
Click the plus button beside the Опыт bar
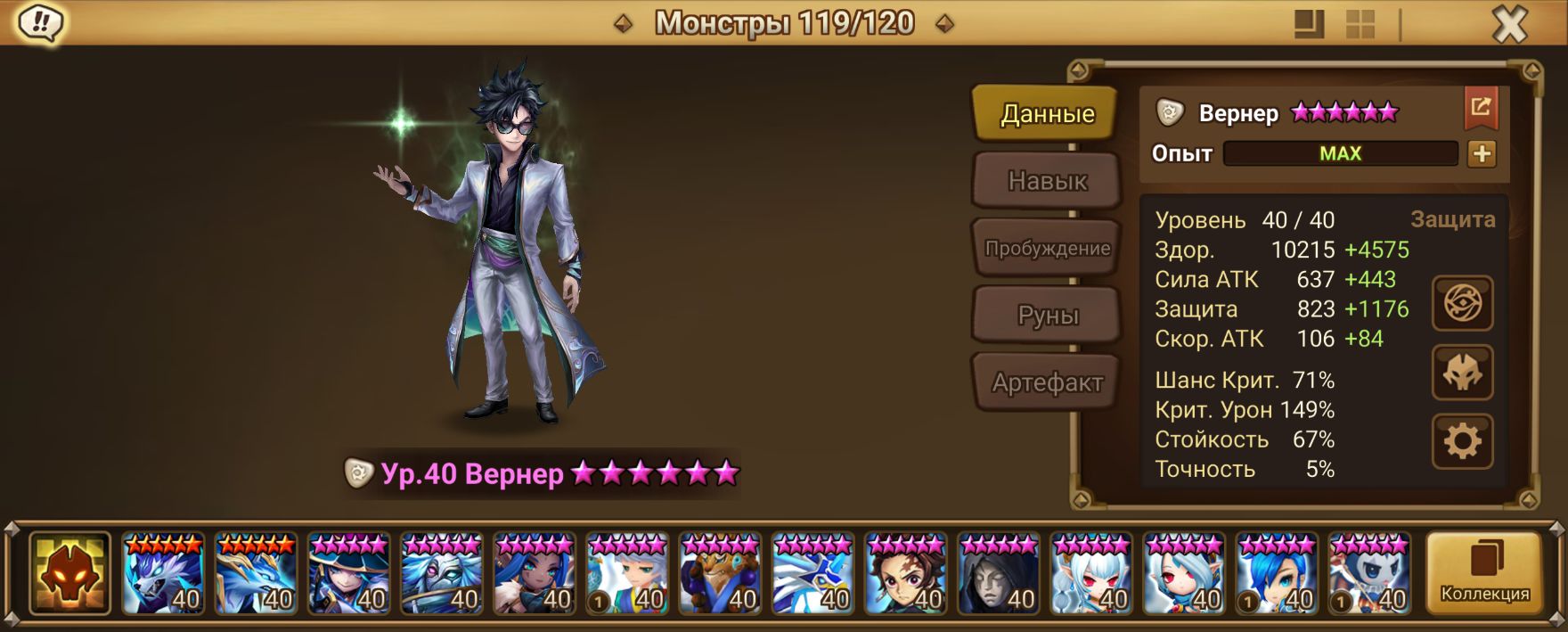[1482, 153]
